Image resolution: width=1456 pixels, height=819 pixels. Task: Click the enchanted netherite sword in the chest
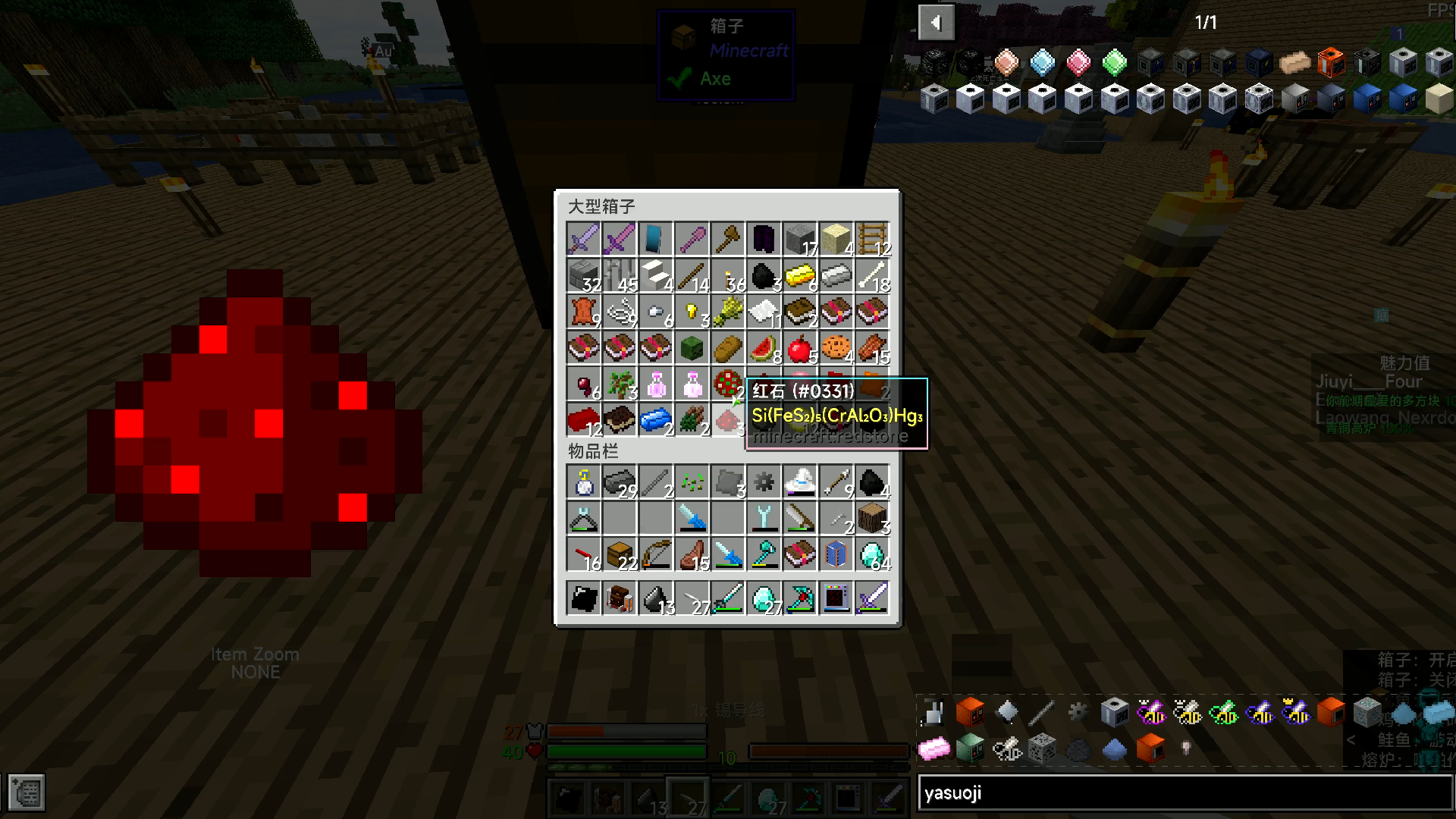pos(619,238)
